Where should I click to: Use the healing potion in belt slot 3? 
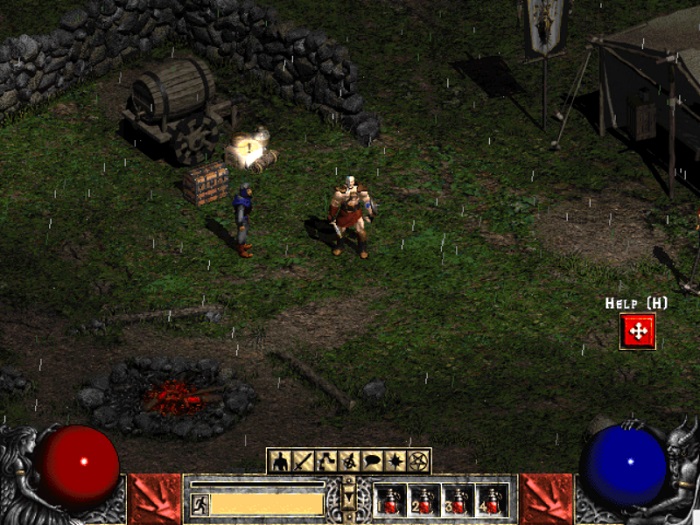pyautogui.click(x=458, y=500)
